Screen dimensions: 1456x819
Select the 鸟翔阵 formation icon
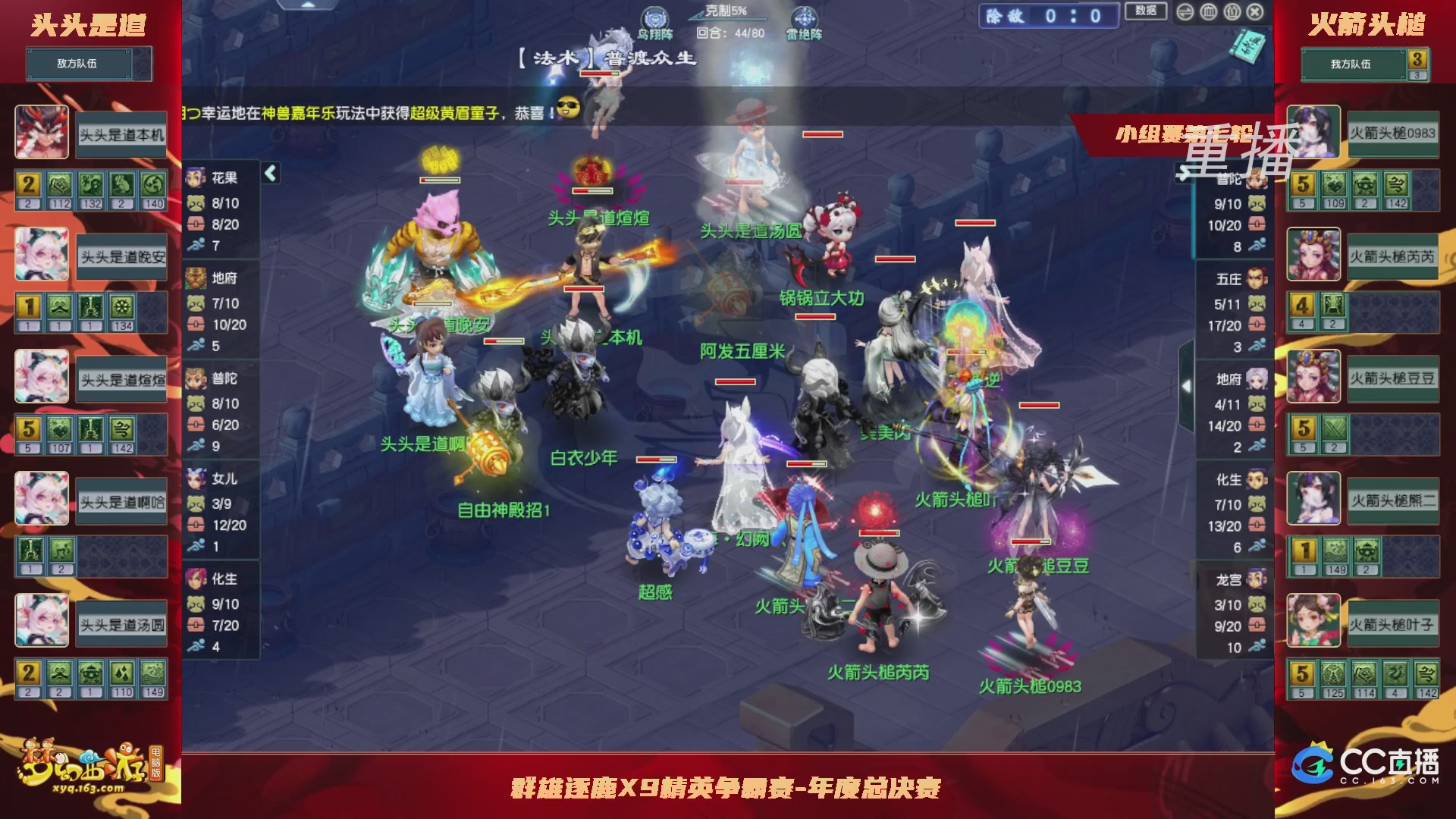click(654, 17)
